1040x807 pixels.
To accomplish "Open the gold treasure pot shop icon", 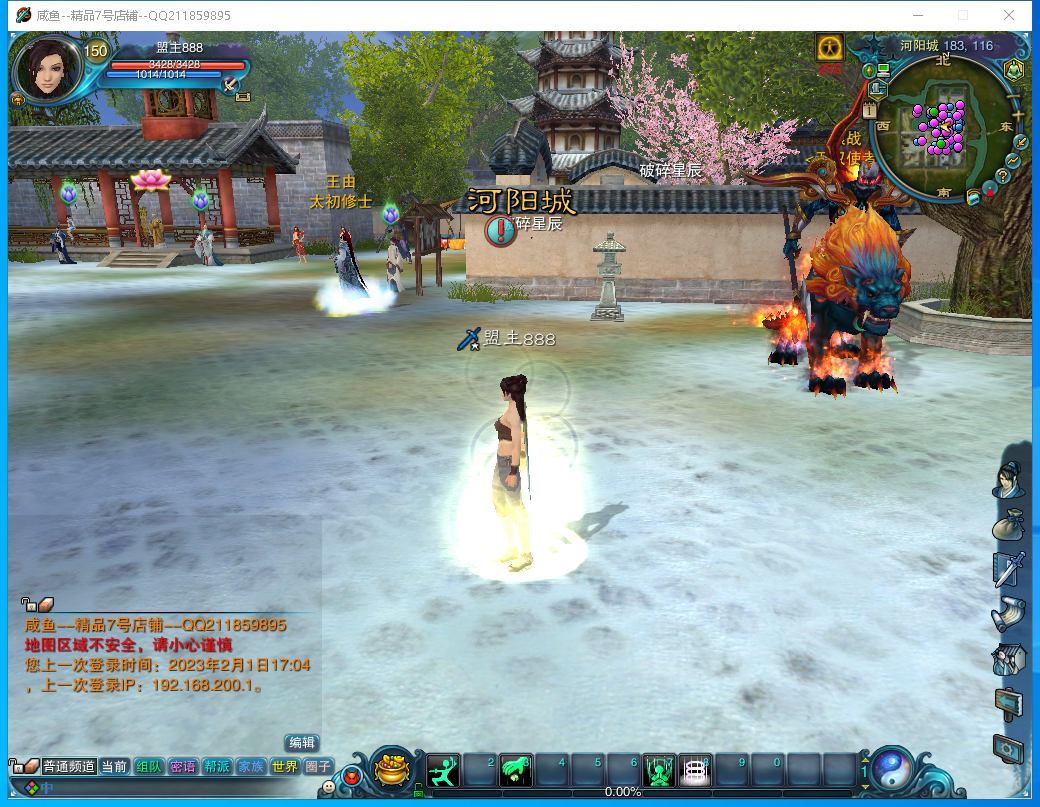I will 393,770.
